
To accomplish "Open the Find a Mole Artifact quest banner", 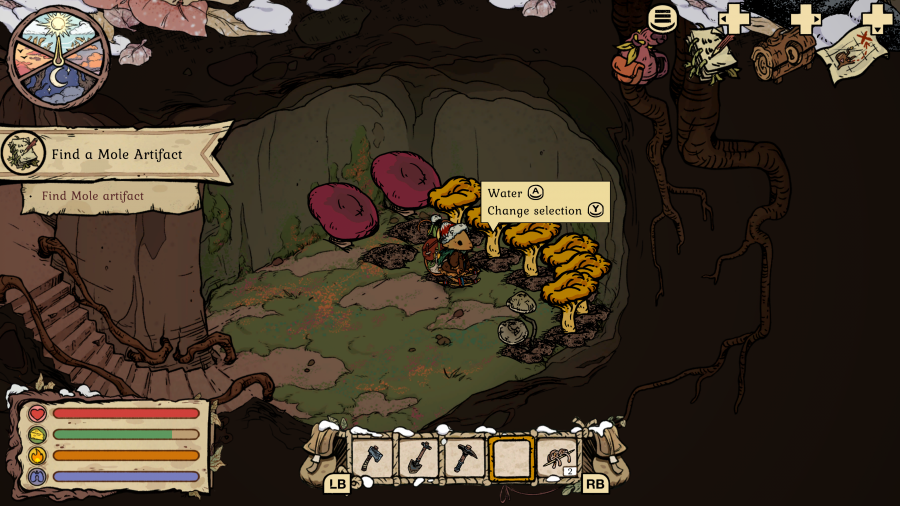I will [x=115, y=154].
